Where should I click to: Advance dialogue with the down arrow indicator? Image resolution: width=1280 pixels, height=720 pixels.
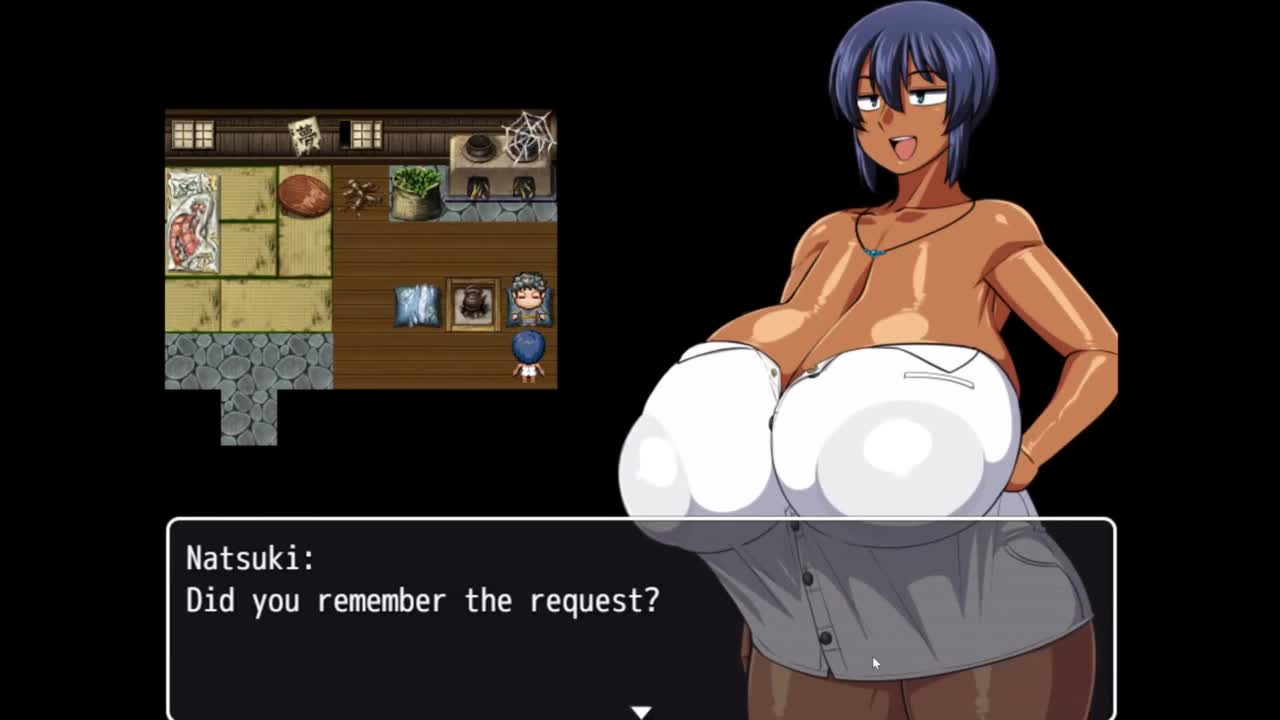point(641,711)
